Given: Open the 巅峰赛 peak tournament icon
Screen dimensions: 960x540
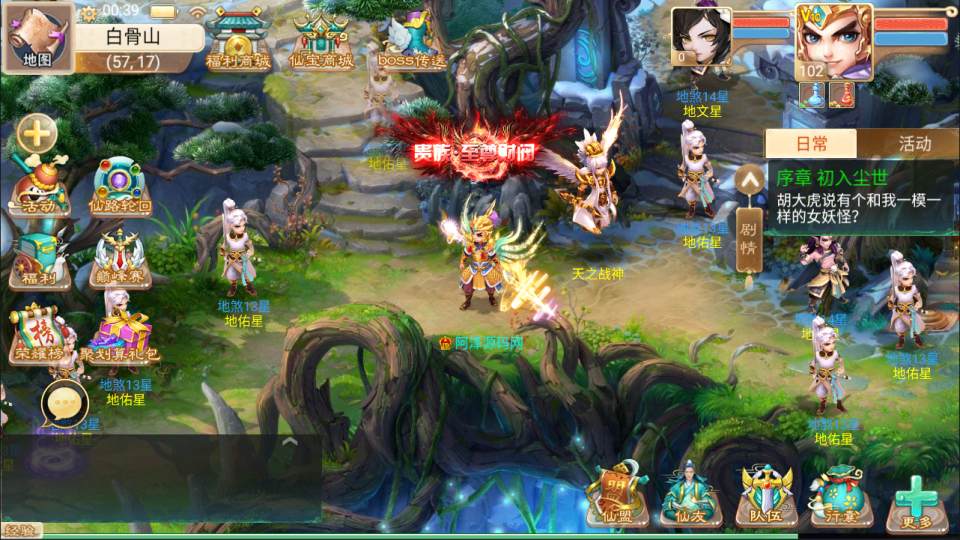Looking at the screenshot, I should point(120,260).
